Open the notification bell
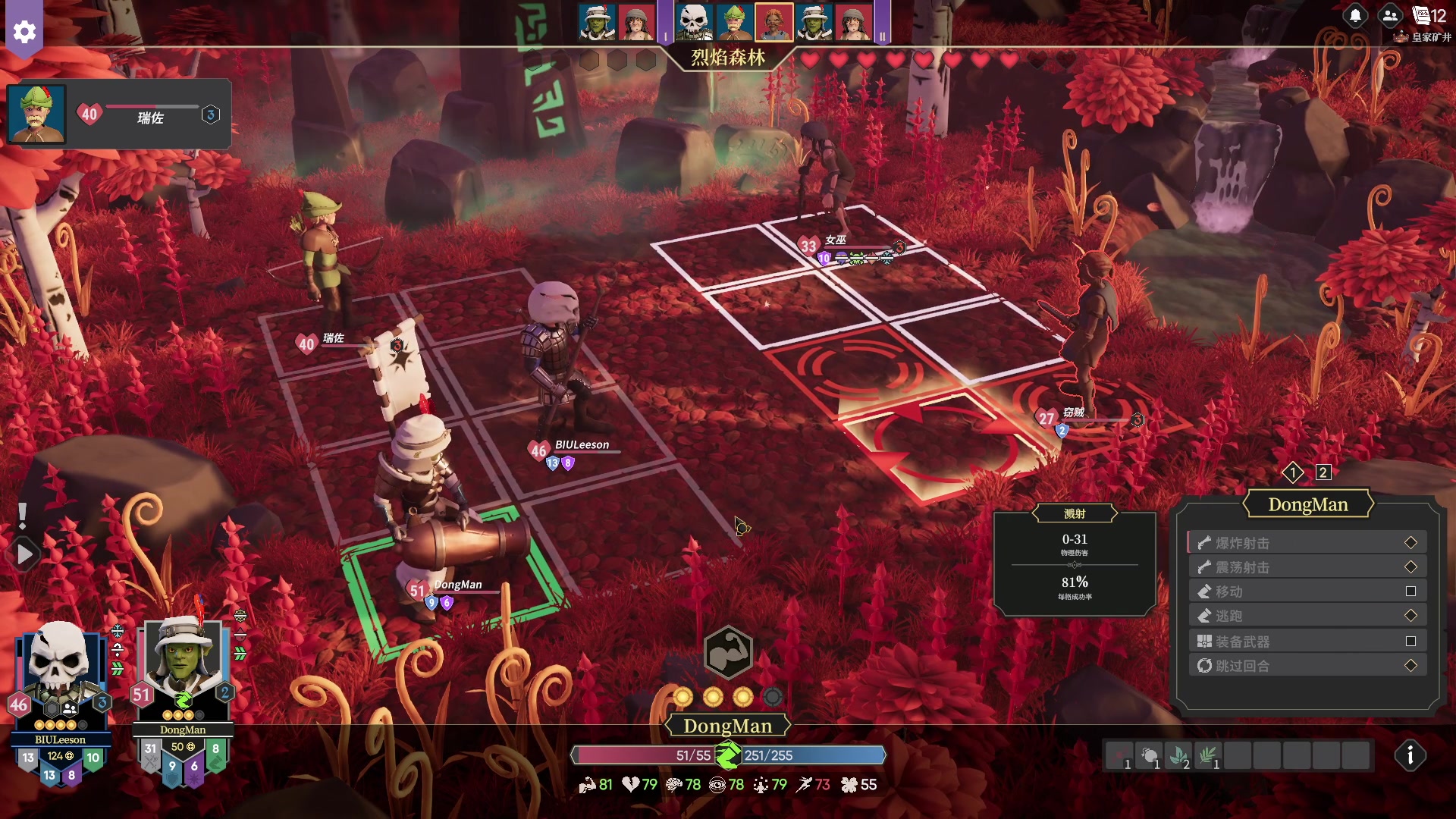 1355,16
